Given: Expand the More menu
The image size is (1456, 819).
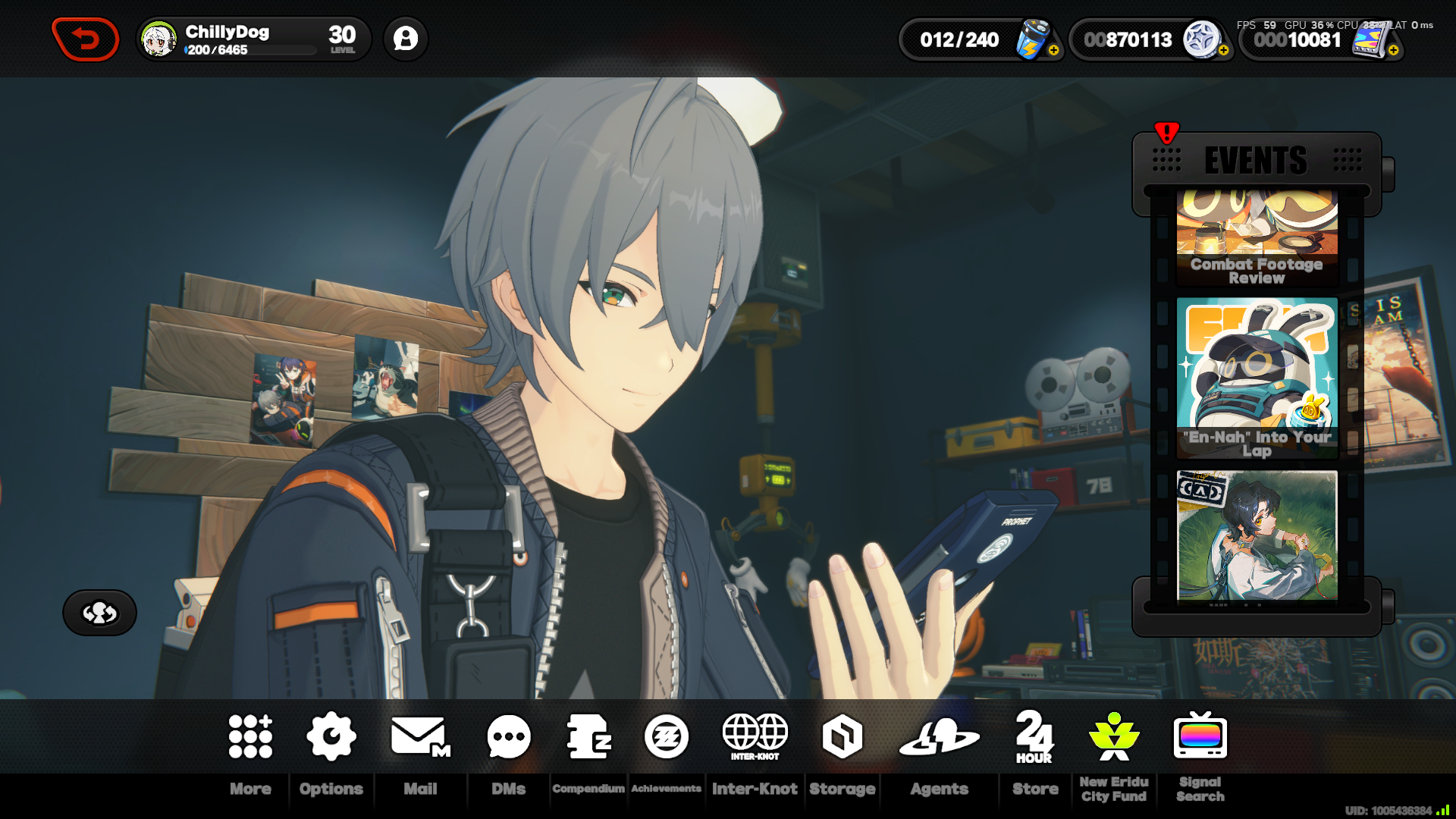Looking at the screenshot, I should (x=249, y=734).
